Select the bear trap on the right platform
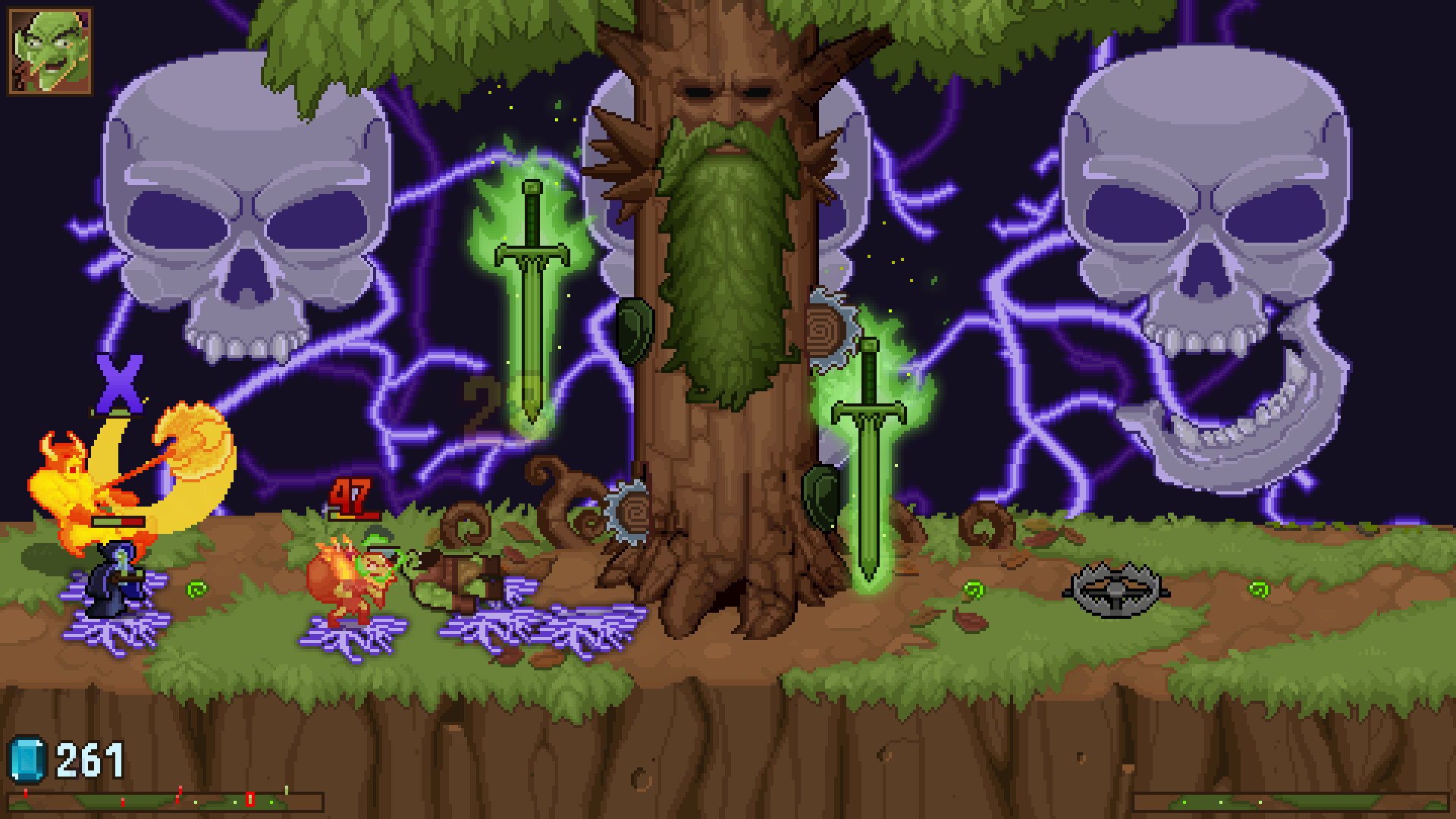1456x819 pixels. pos(1115,588)
